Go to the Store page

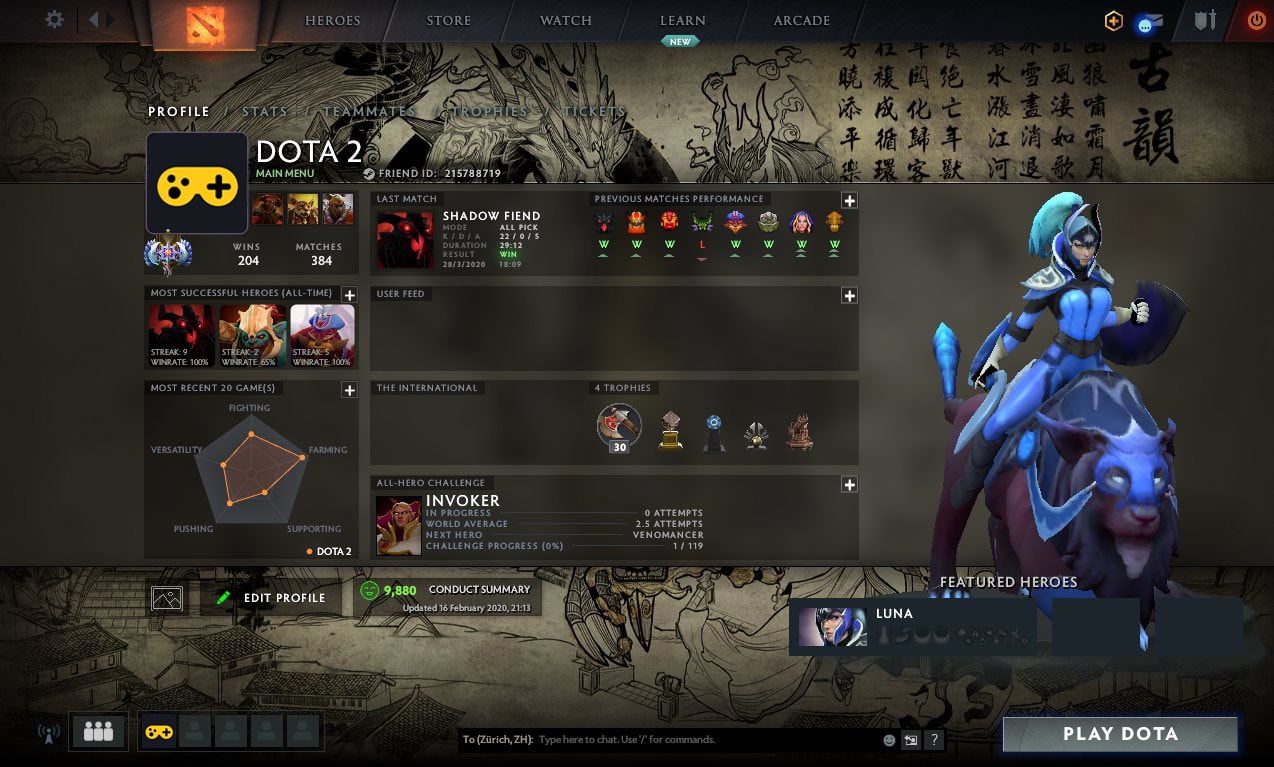[x=448, y=21]
